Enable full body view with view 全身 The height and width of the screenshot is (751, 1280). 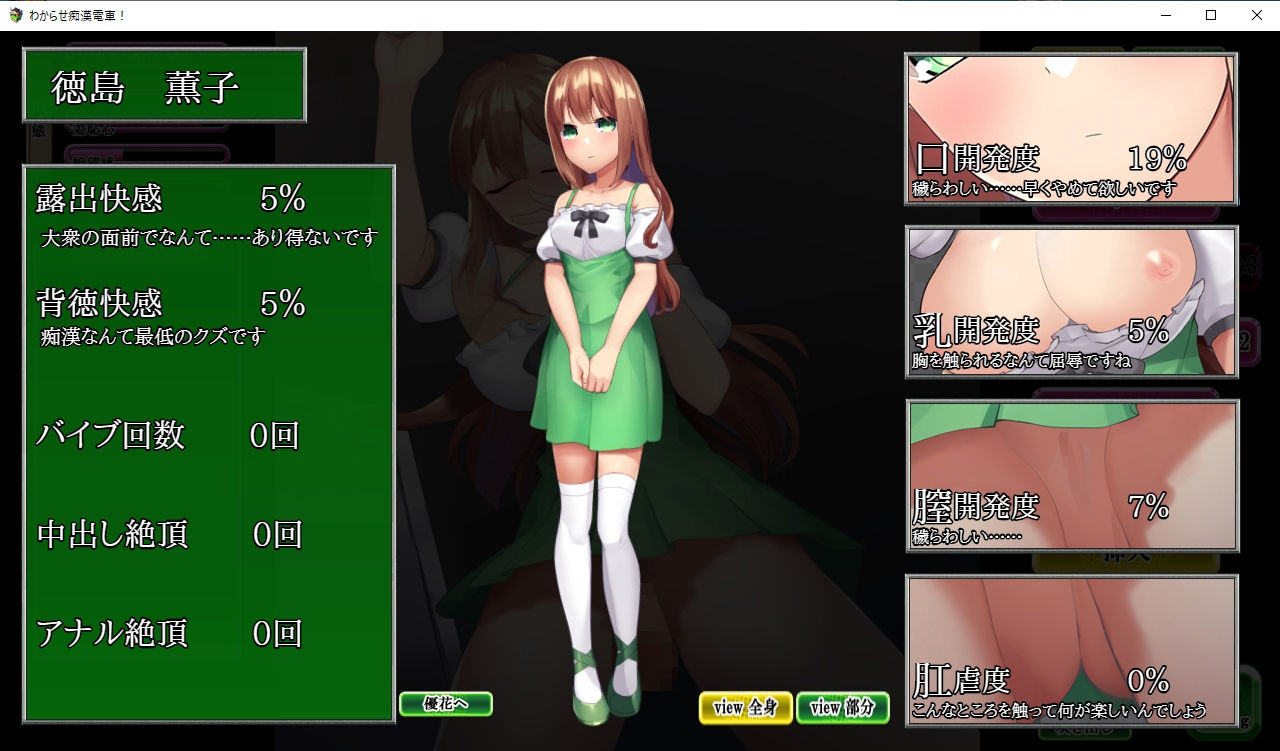pyautogui.click(x=745, y=708)
